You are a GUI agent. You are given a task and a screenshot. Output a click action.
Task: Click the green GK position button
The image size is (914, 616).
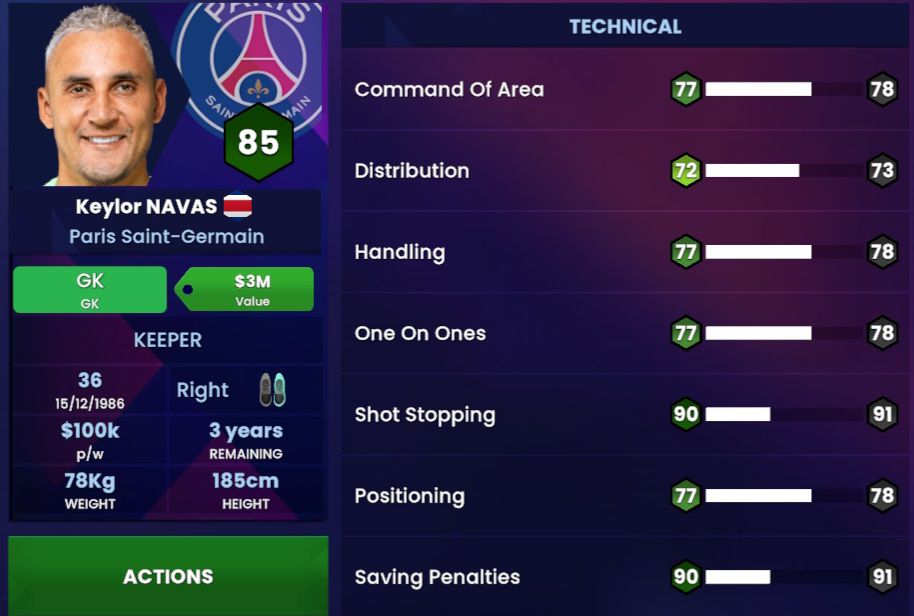pyautogui.click(x=90, y=290)
